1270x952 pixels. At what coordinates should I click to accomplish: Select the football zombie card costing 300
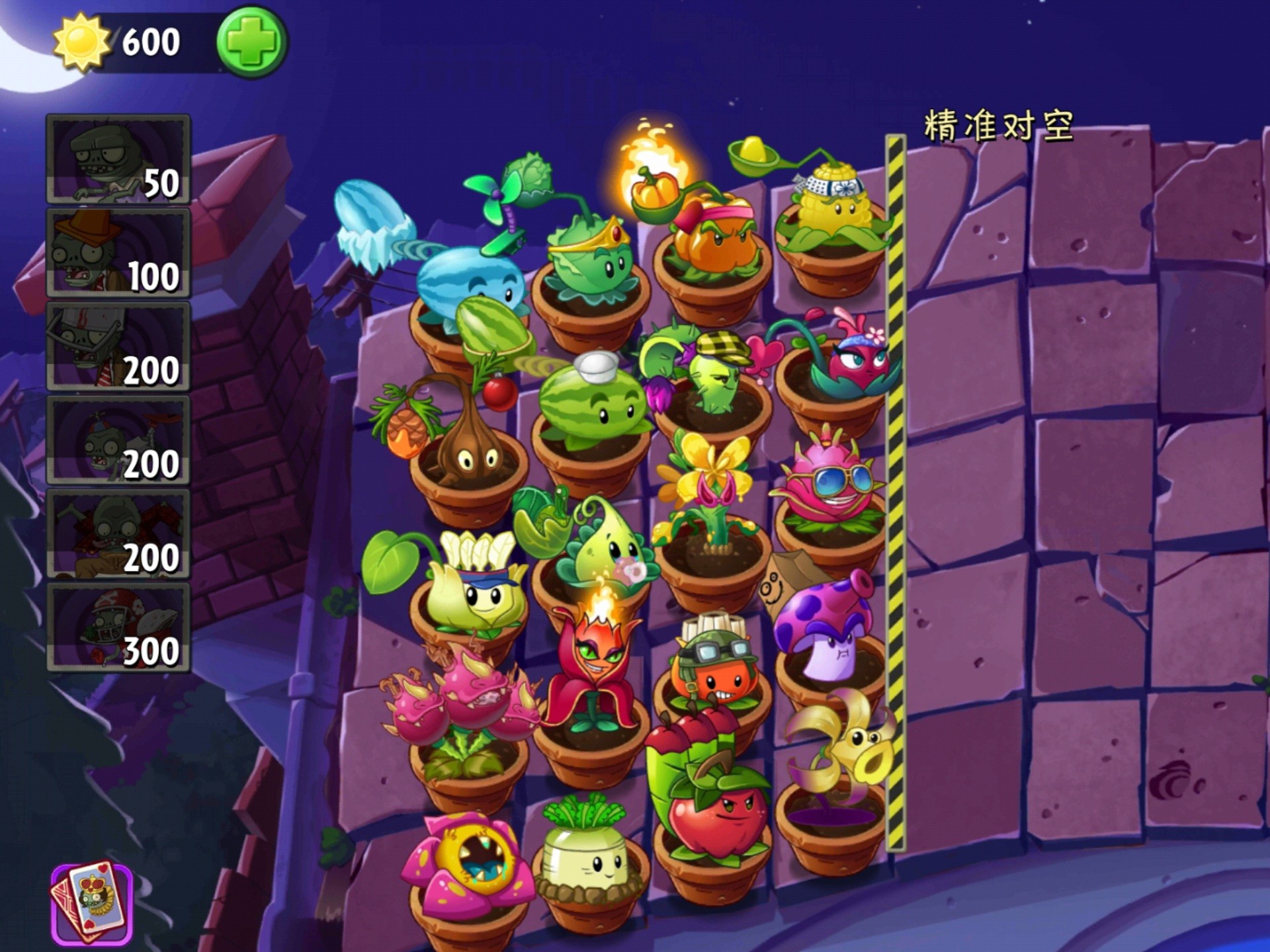click(118, 627)
